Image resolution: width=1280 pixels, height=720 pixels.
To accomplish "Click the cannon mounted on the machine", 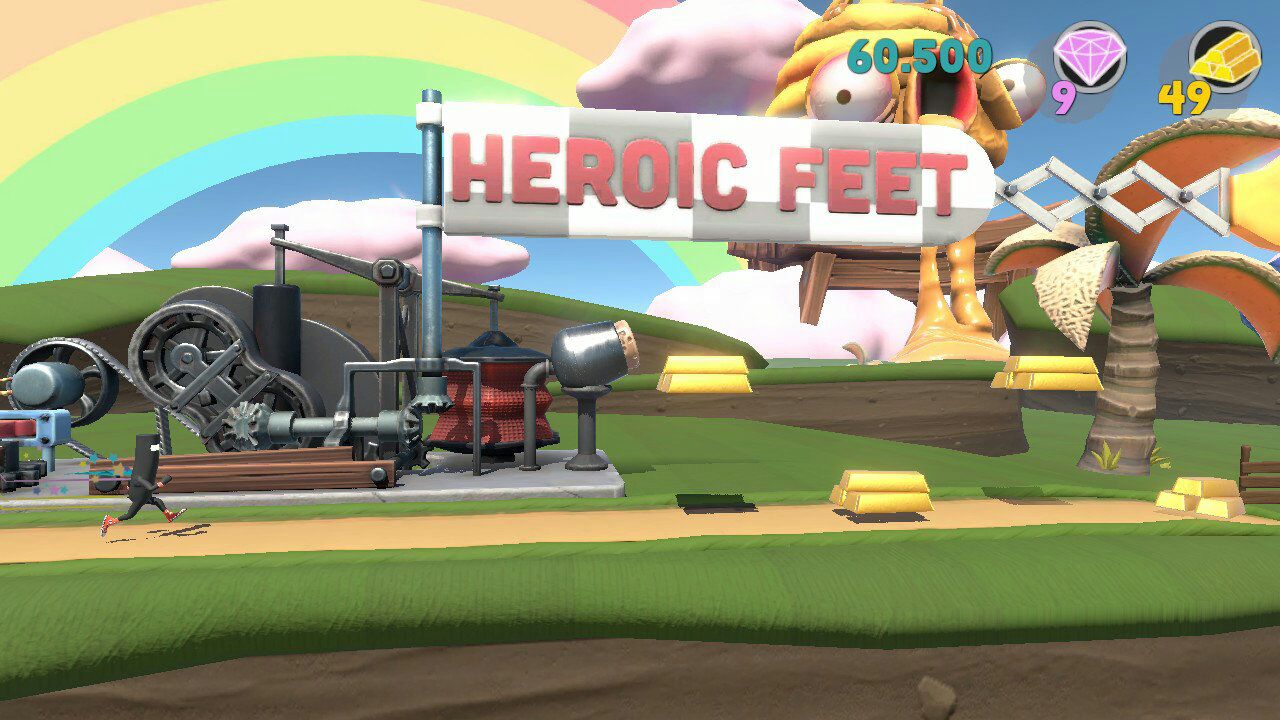I will coord(590,355).
